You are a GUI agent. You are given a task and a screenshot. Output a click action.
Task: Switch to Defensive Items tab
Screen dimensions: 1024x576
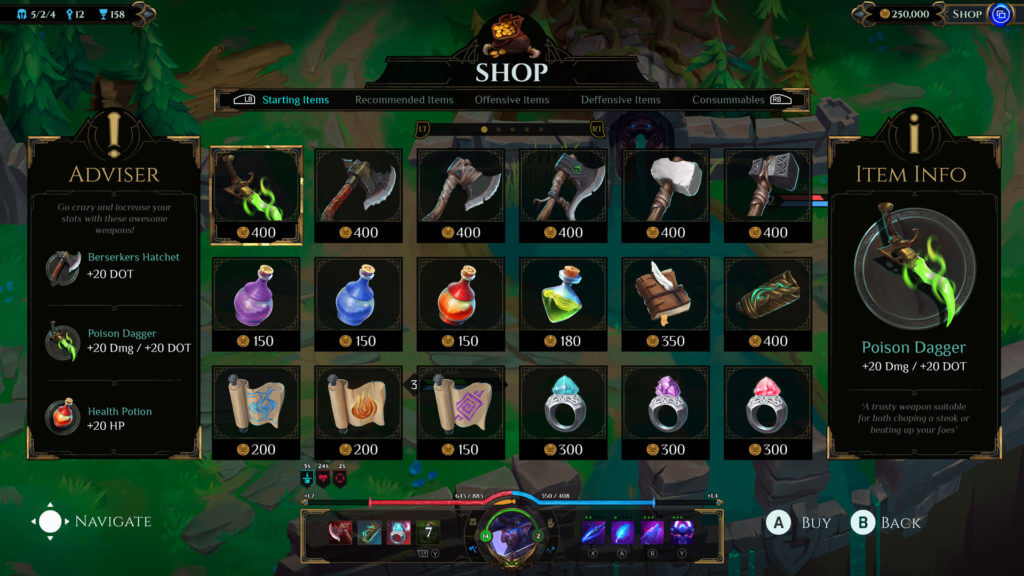[620, 100]
